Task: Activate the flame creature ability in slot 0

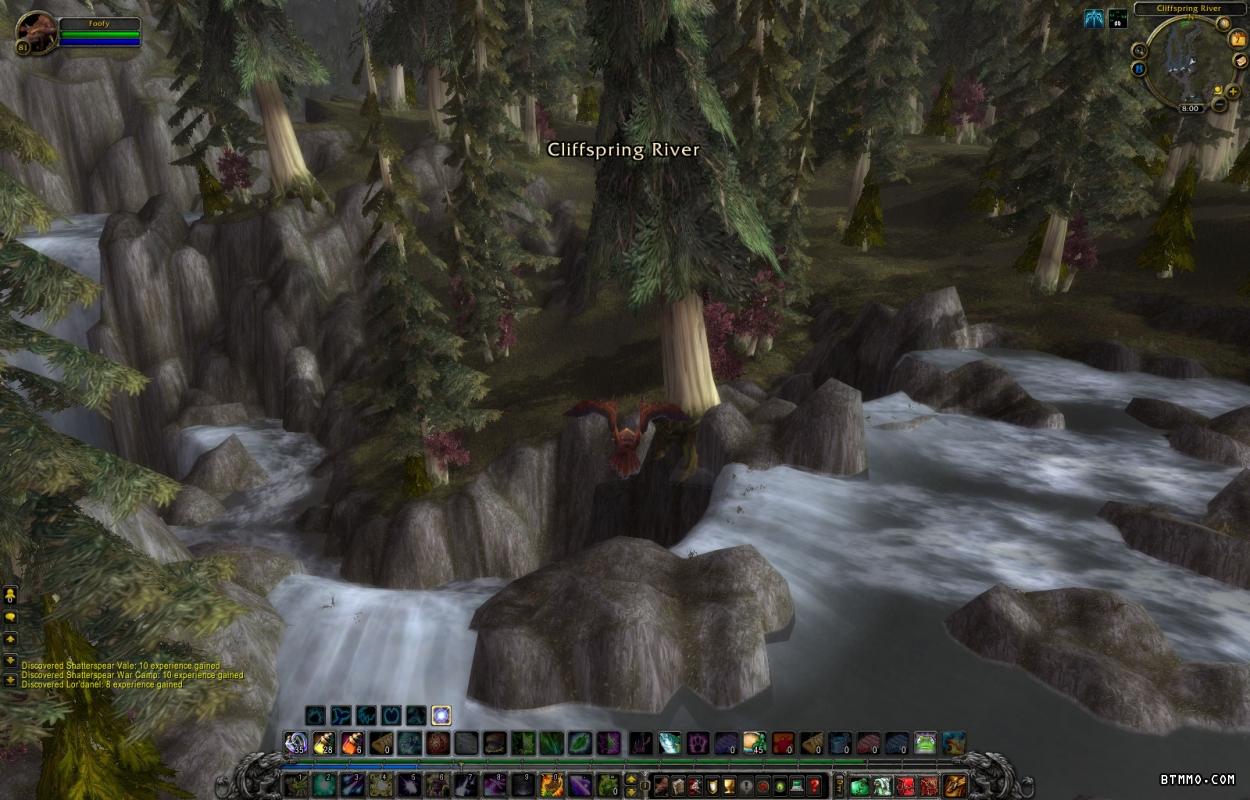Action: click(551, 785)
